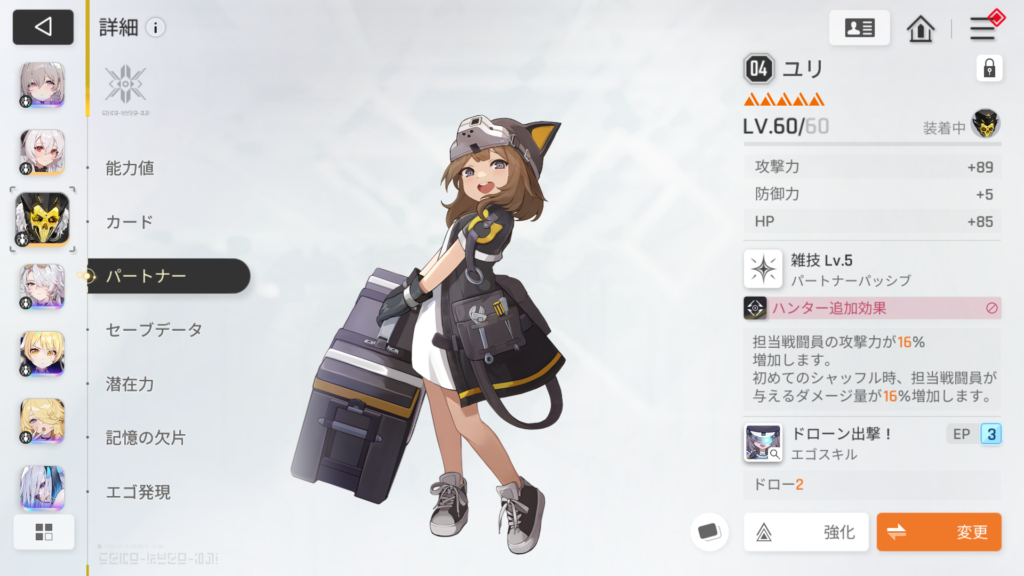Switch to the エゴ発現 tab
The width and height of the screenshot is (1024, 576).
[x=138, y=492]
